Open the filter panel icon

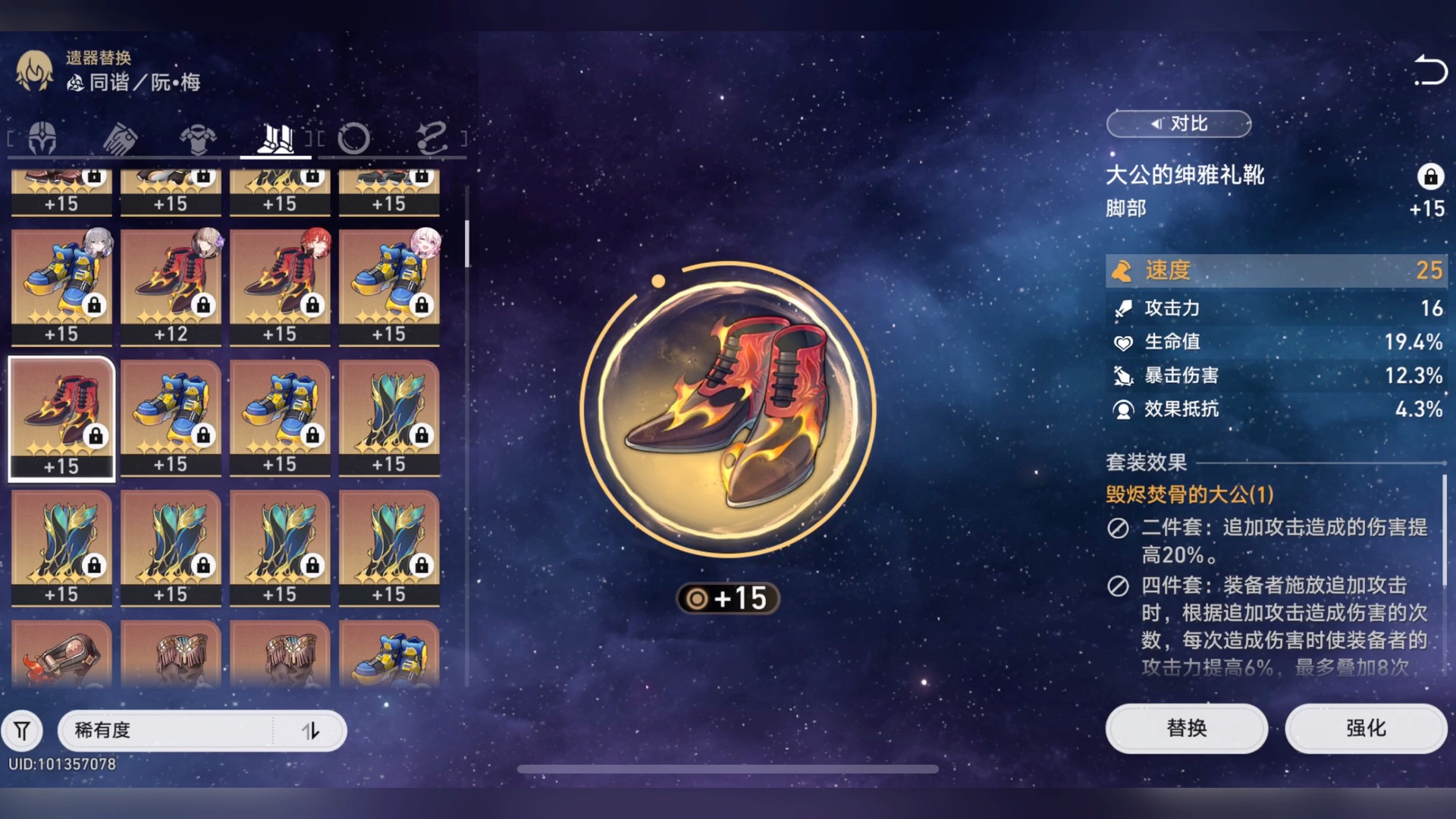[23, 730]
